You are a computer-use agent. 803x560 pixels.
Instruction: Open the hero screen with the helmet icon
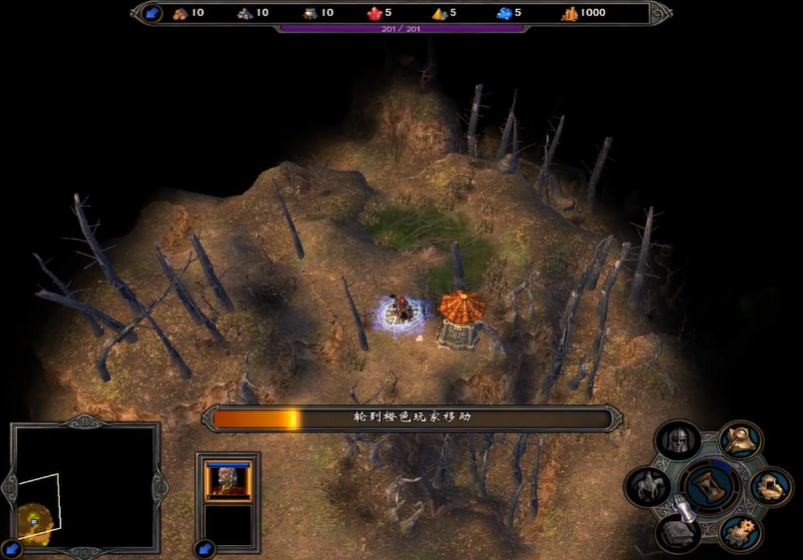click(677, 441)
